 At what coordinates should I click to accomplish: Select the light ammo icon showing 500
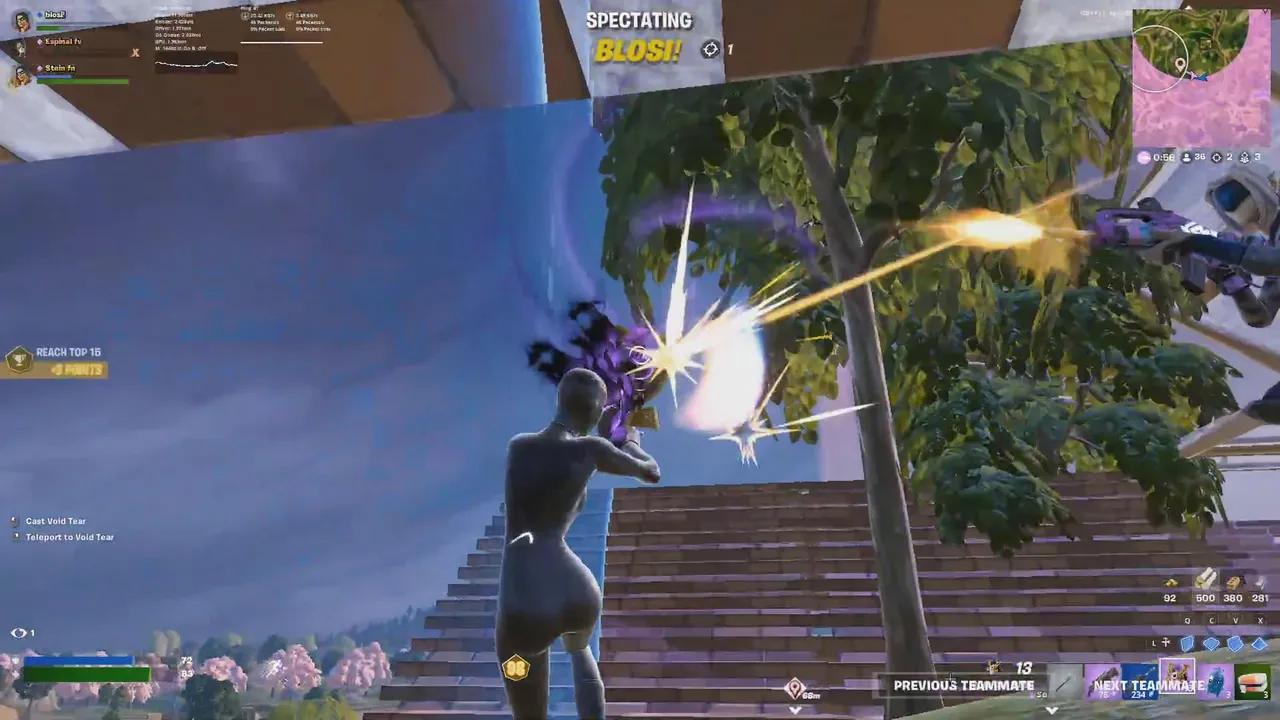click(1205, 578)
